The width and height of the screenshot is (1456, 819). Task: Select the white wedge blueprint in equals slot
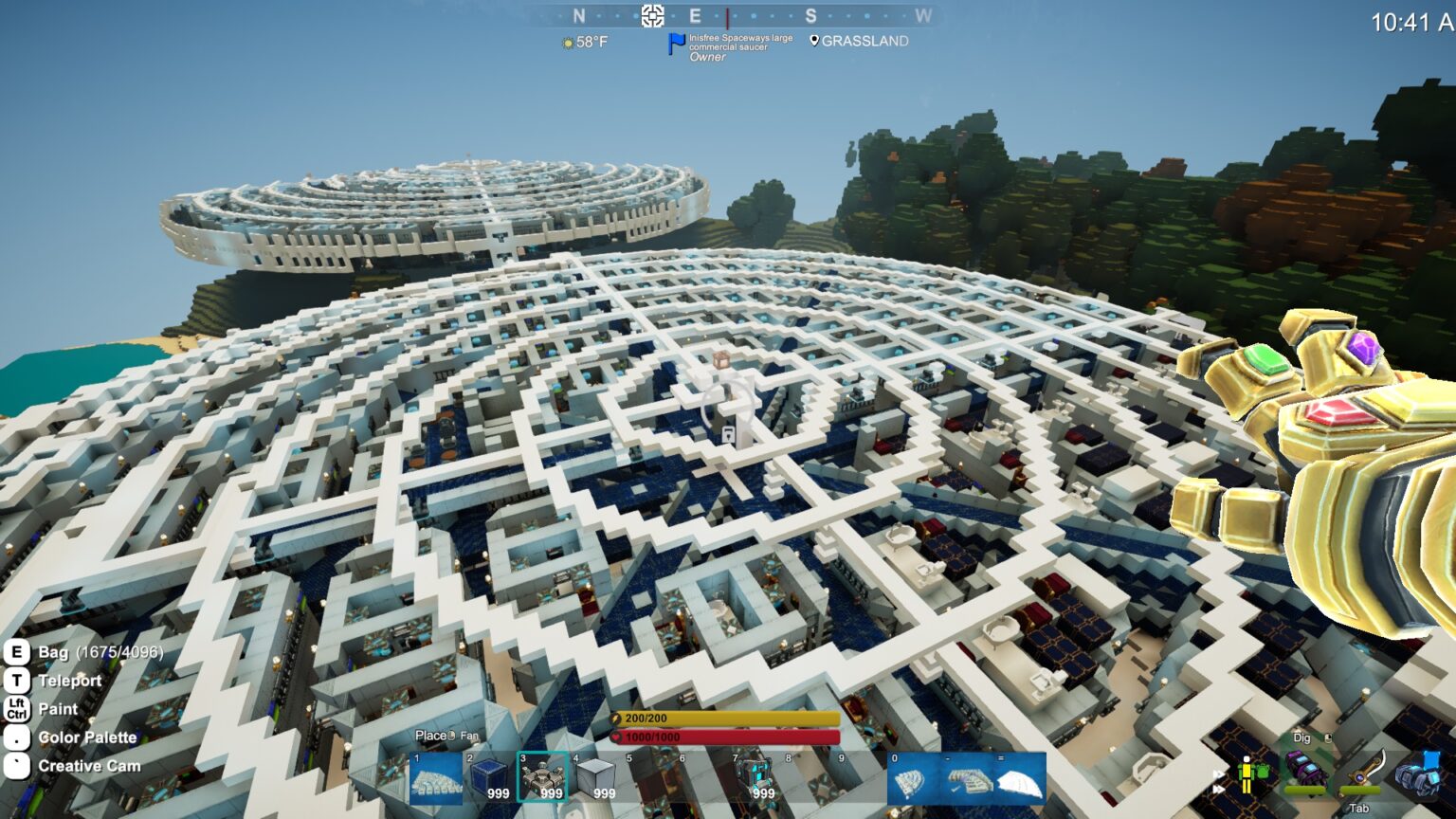(1020, 779)
